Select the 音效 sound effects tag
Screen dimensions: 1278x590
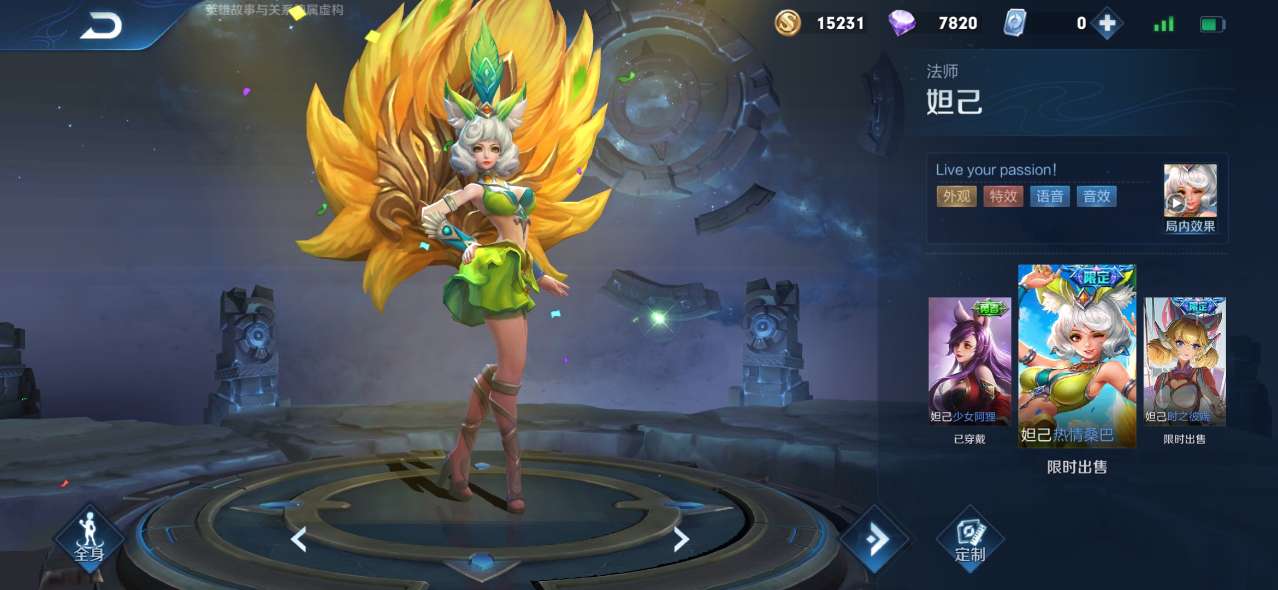[x=1096, y=196]
